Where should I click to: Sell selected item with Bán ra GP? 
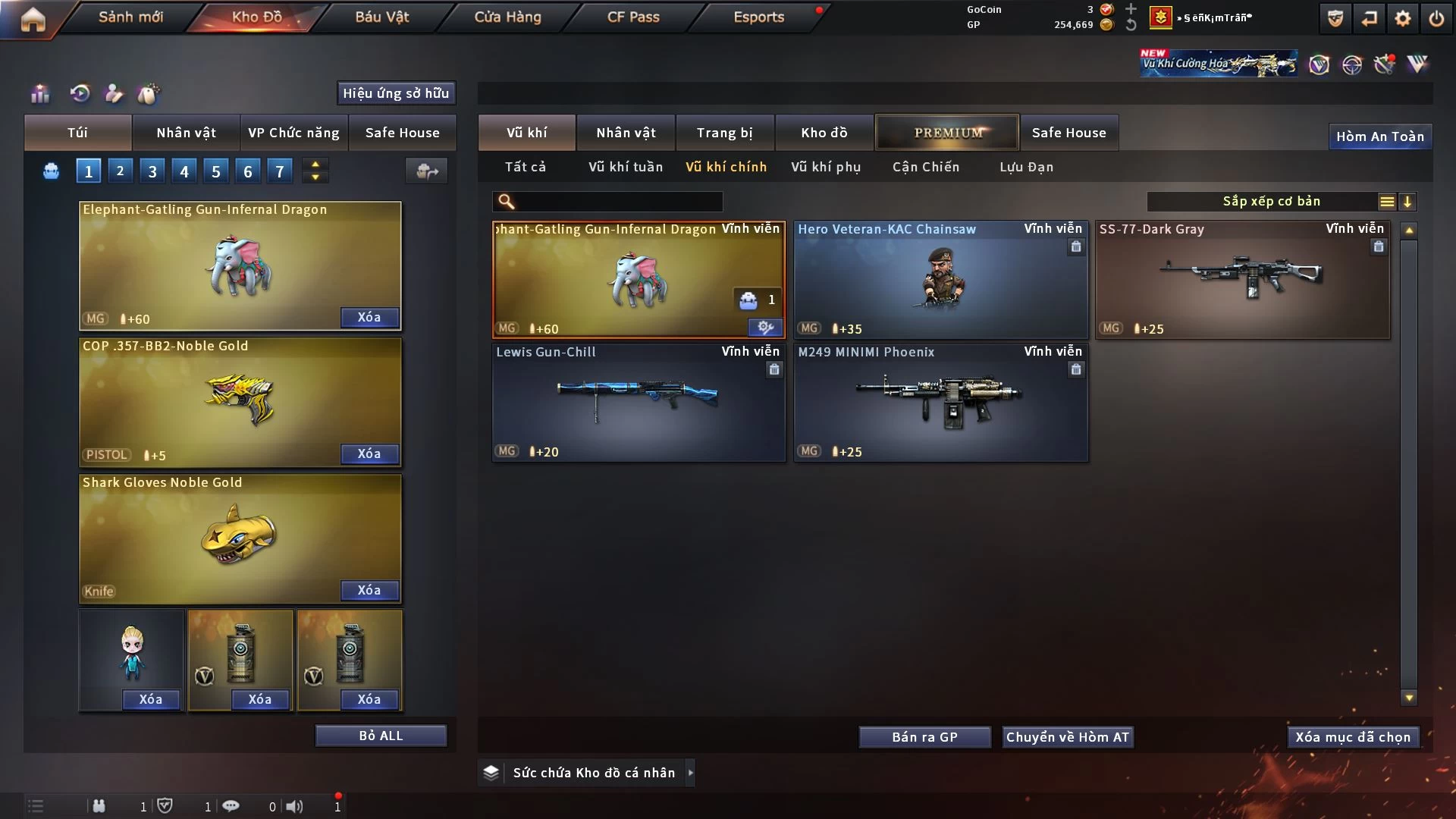[924, 737]
